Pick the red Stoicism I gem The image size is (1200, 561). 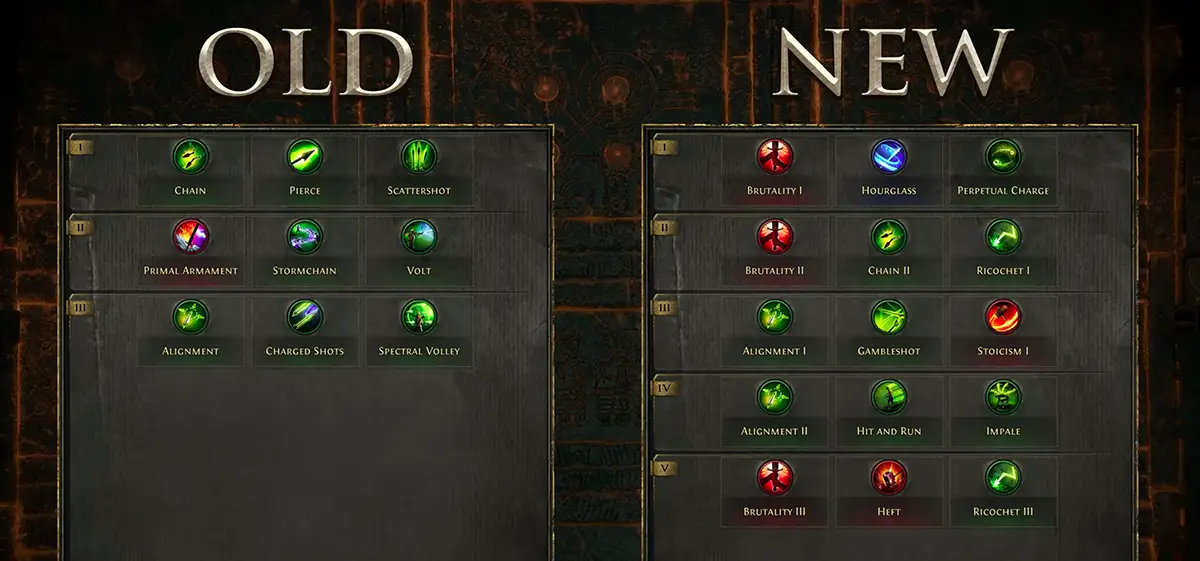point(1003,318)
